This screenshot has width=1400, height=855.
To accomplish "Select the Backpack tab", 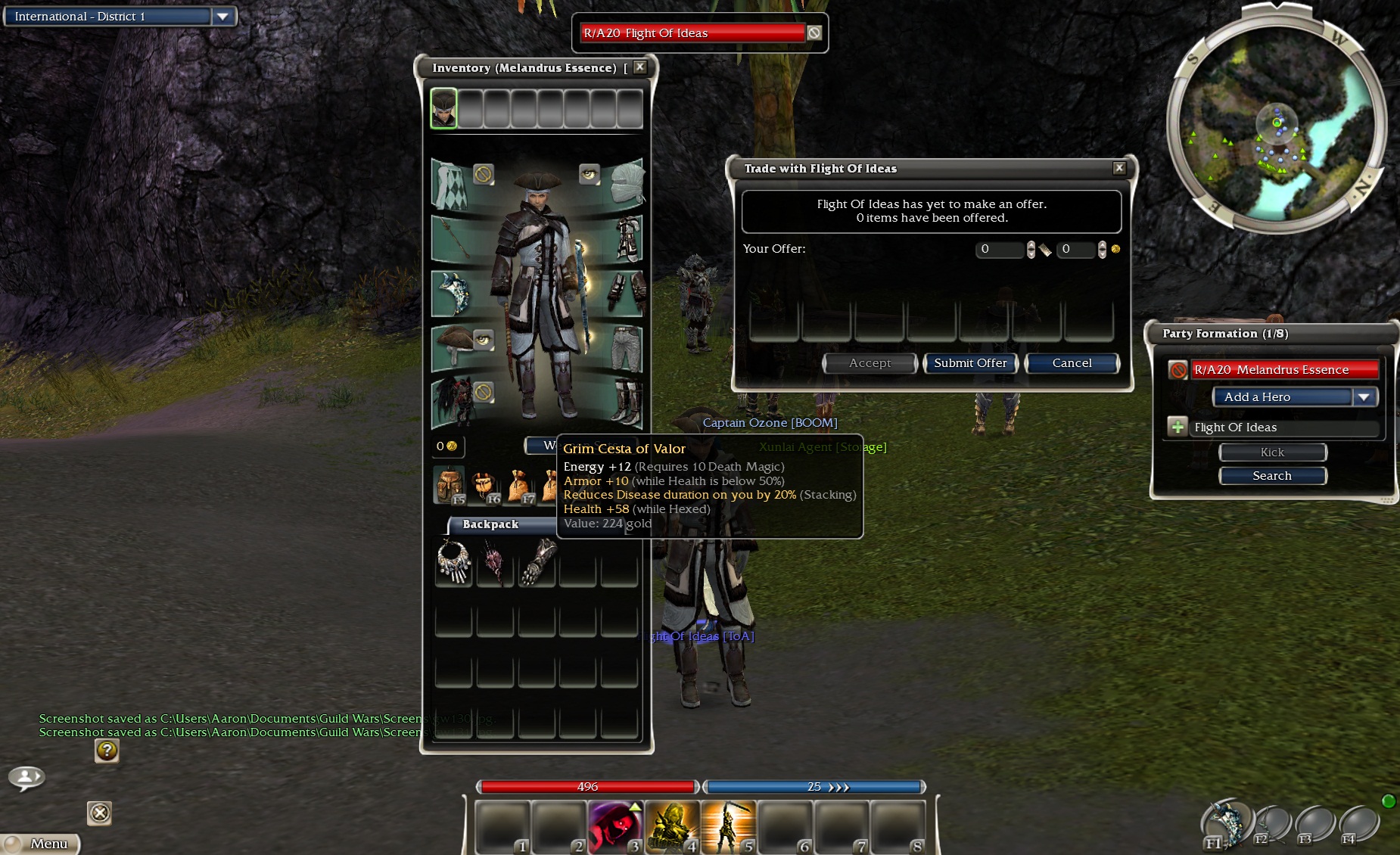I will pos(490,524).
